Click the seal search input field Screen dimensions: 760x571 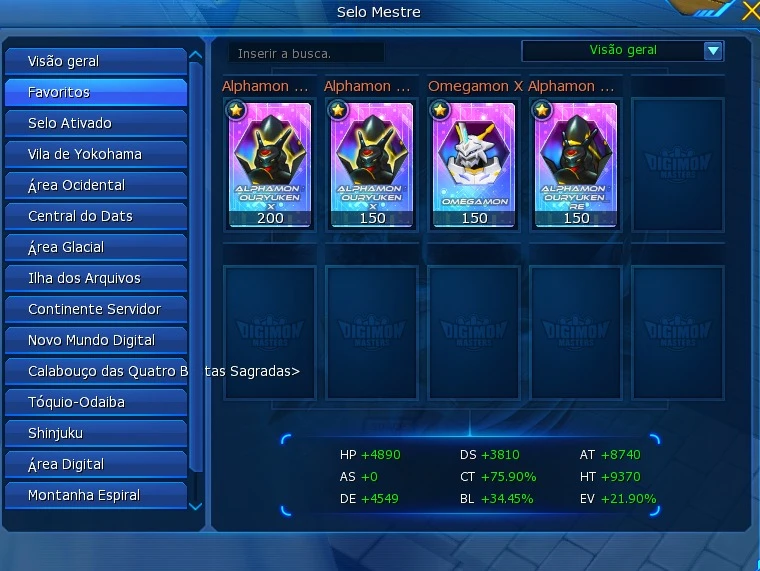tap(306, 53)
